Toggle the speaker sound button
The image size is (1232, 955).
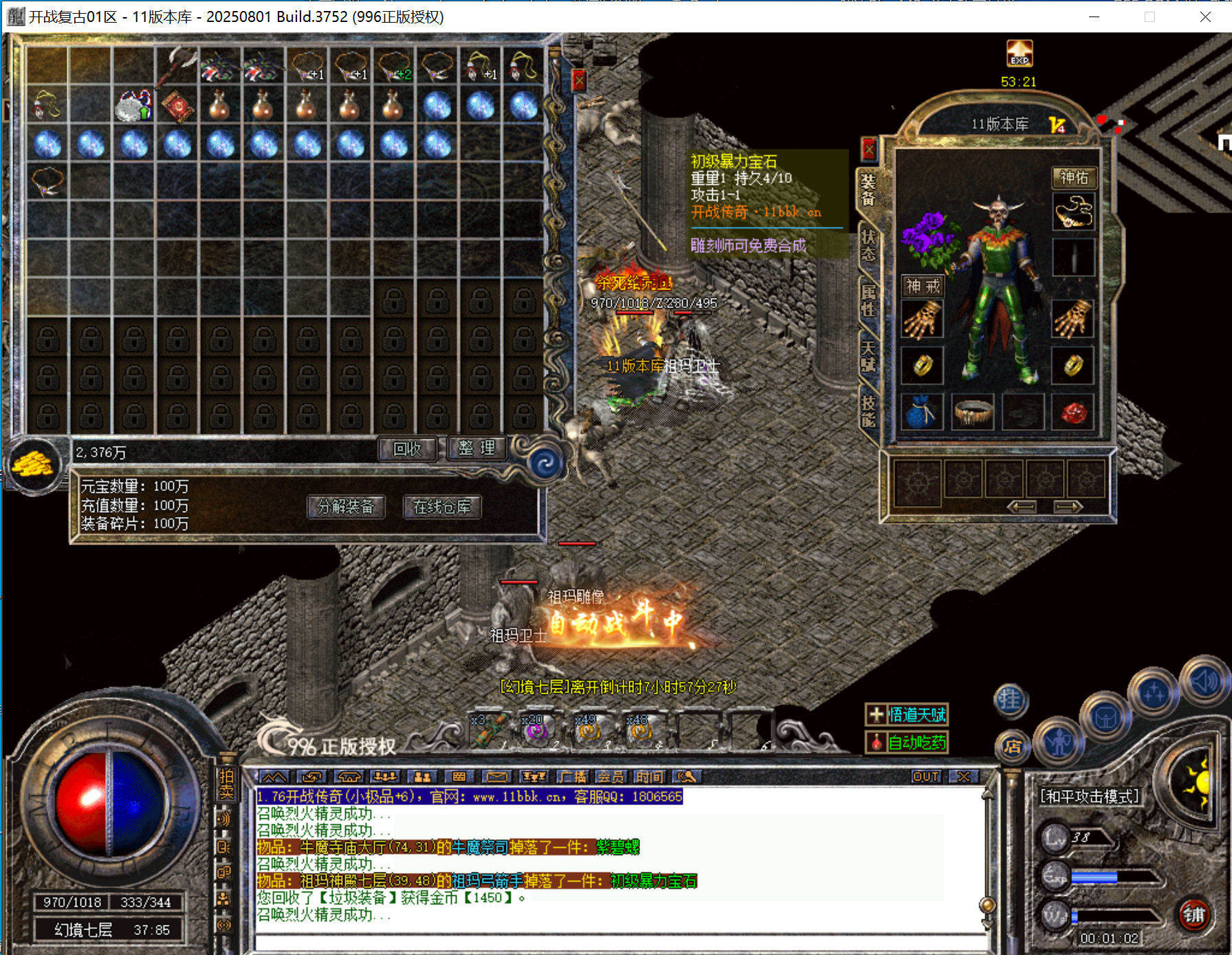1204,681
